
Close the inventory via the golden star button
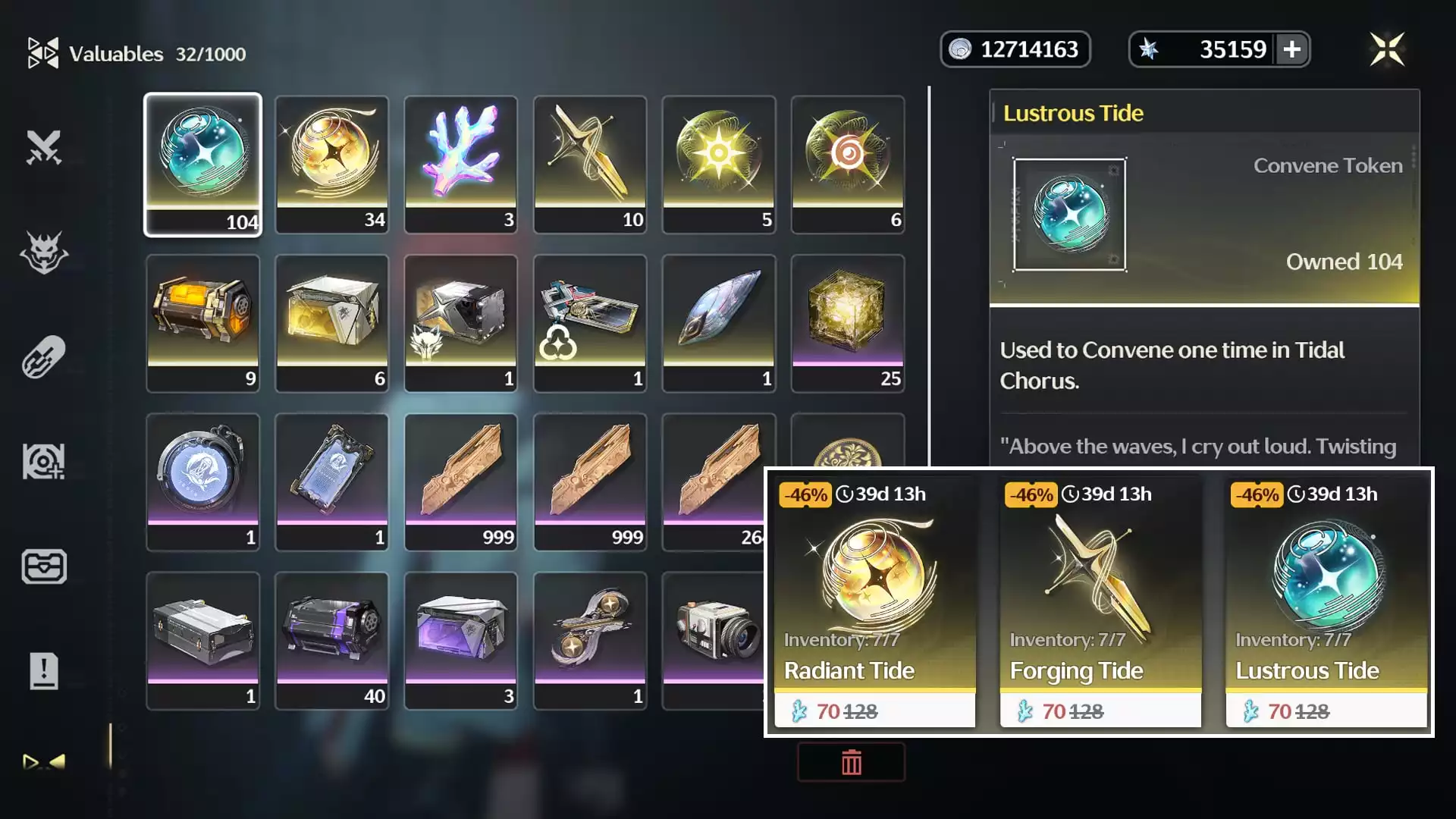(1388, 49)
